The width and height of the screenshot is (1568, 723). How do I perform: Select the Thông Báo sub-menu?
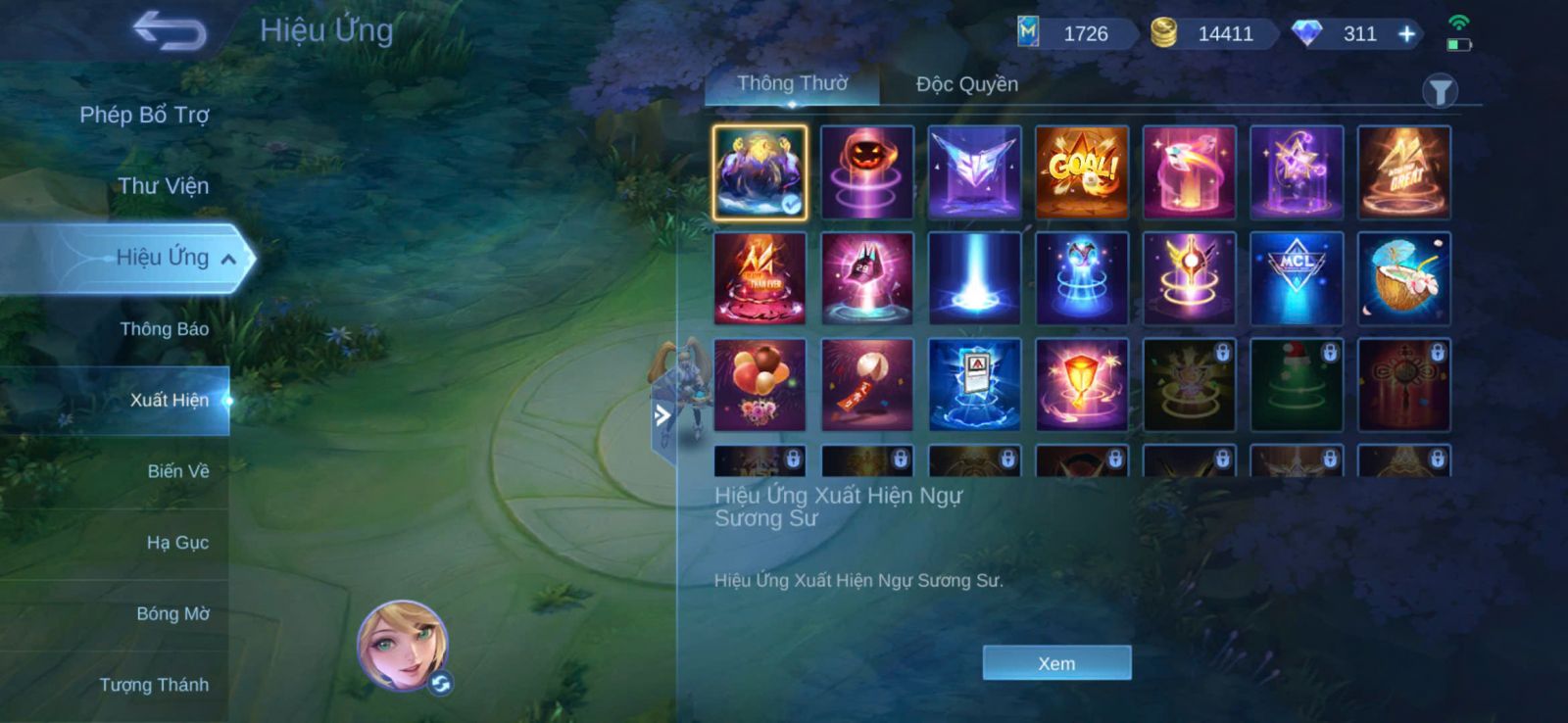164,329
